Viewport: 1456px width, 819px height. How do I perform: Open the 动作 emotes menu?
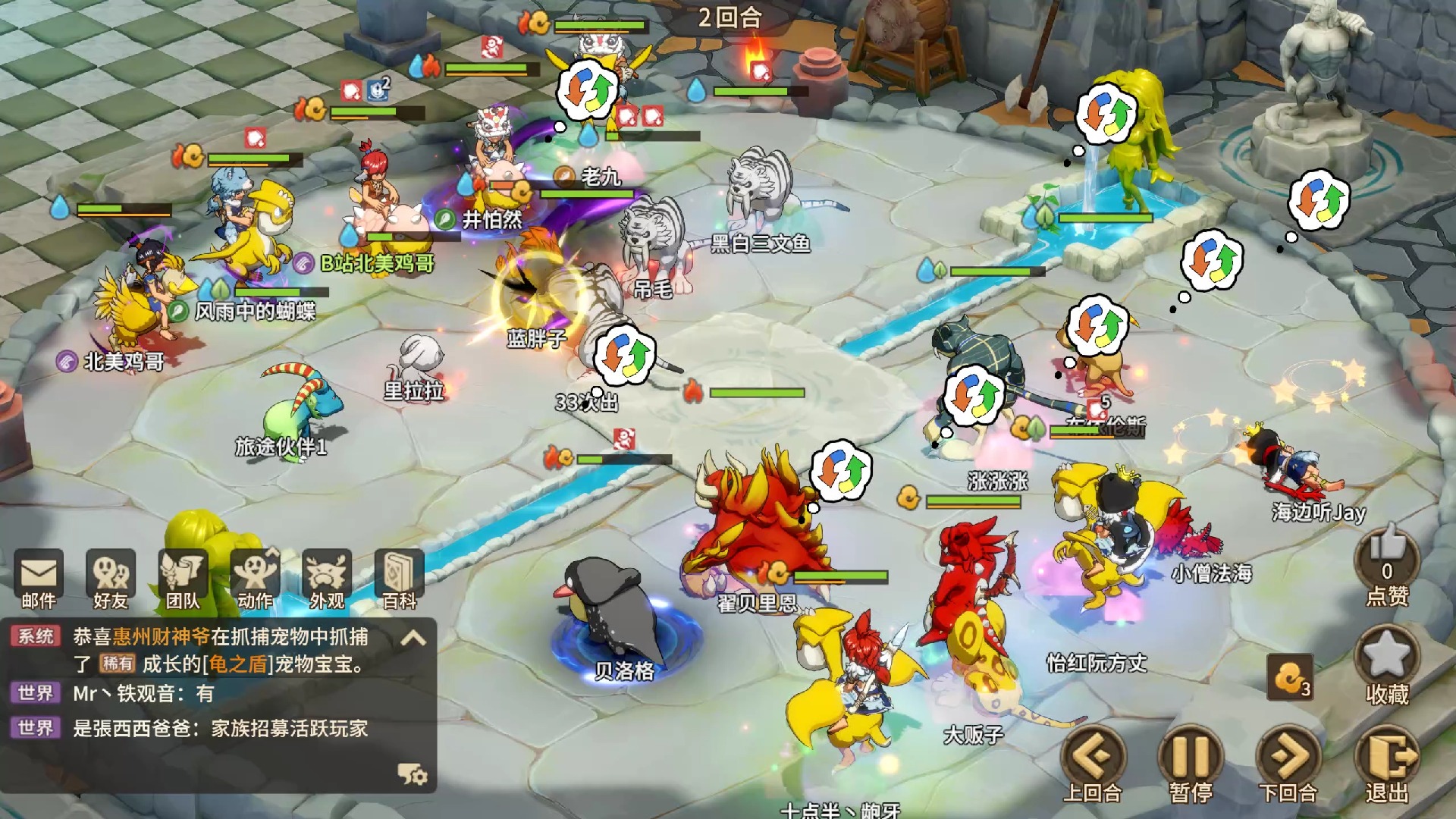pos(255,578)
